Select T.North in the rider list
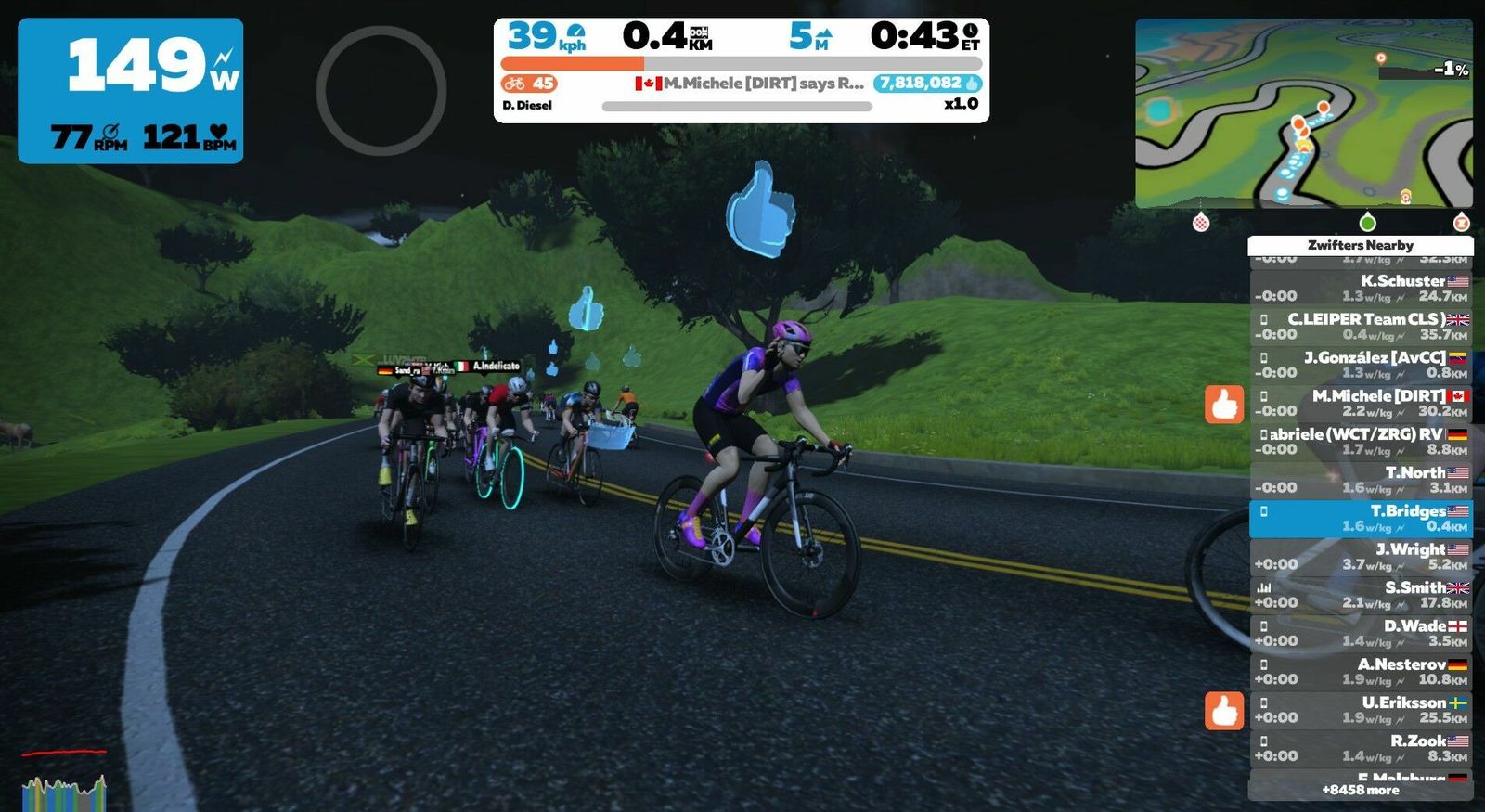The width and height of the screenshot is (1485, 812). [x=1361, y=480]
